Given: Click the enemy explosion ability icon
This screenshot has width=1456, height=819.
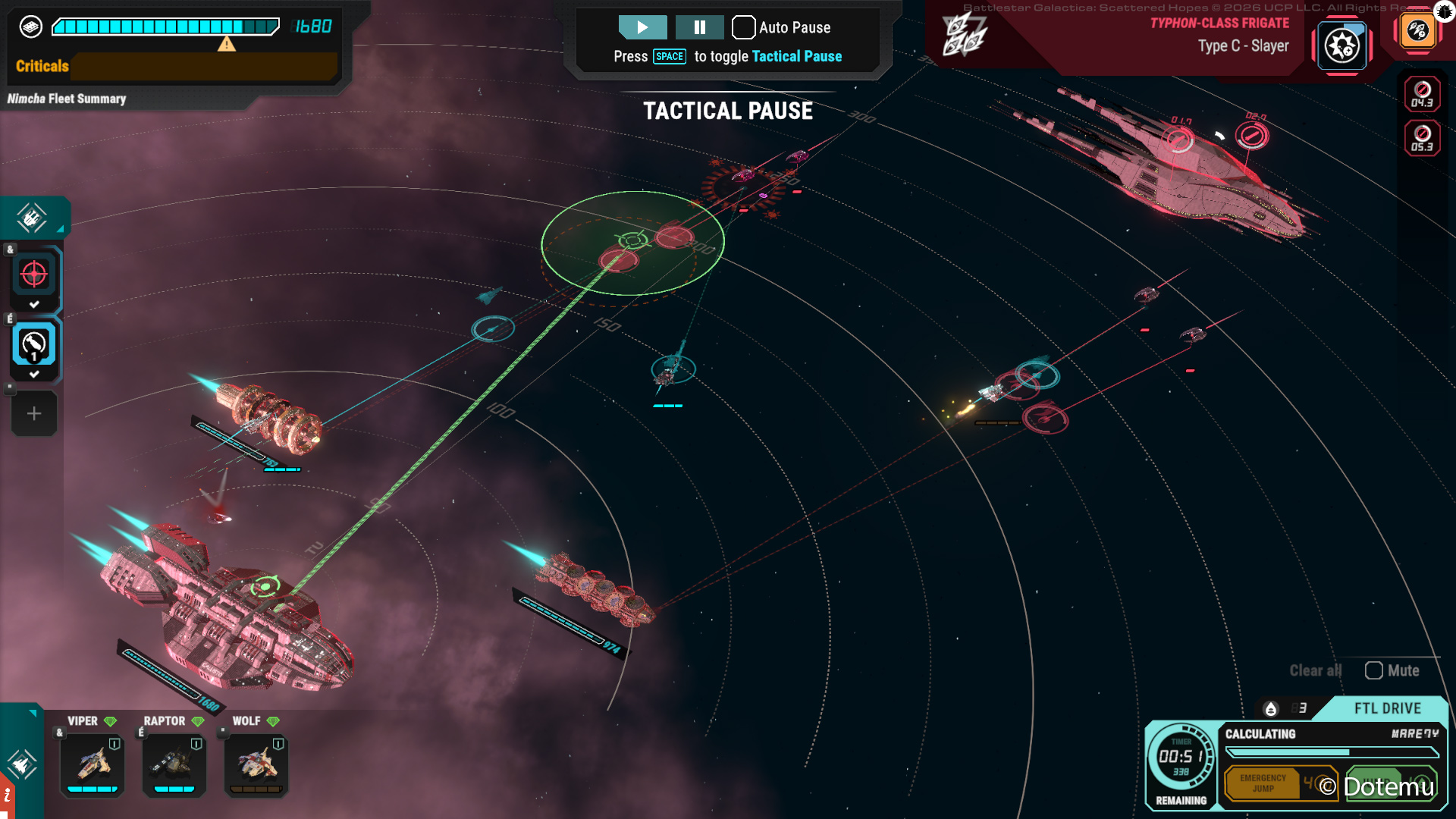Looking at the screenshot, I should (1341, 46).
